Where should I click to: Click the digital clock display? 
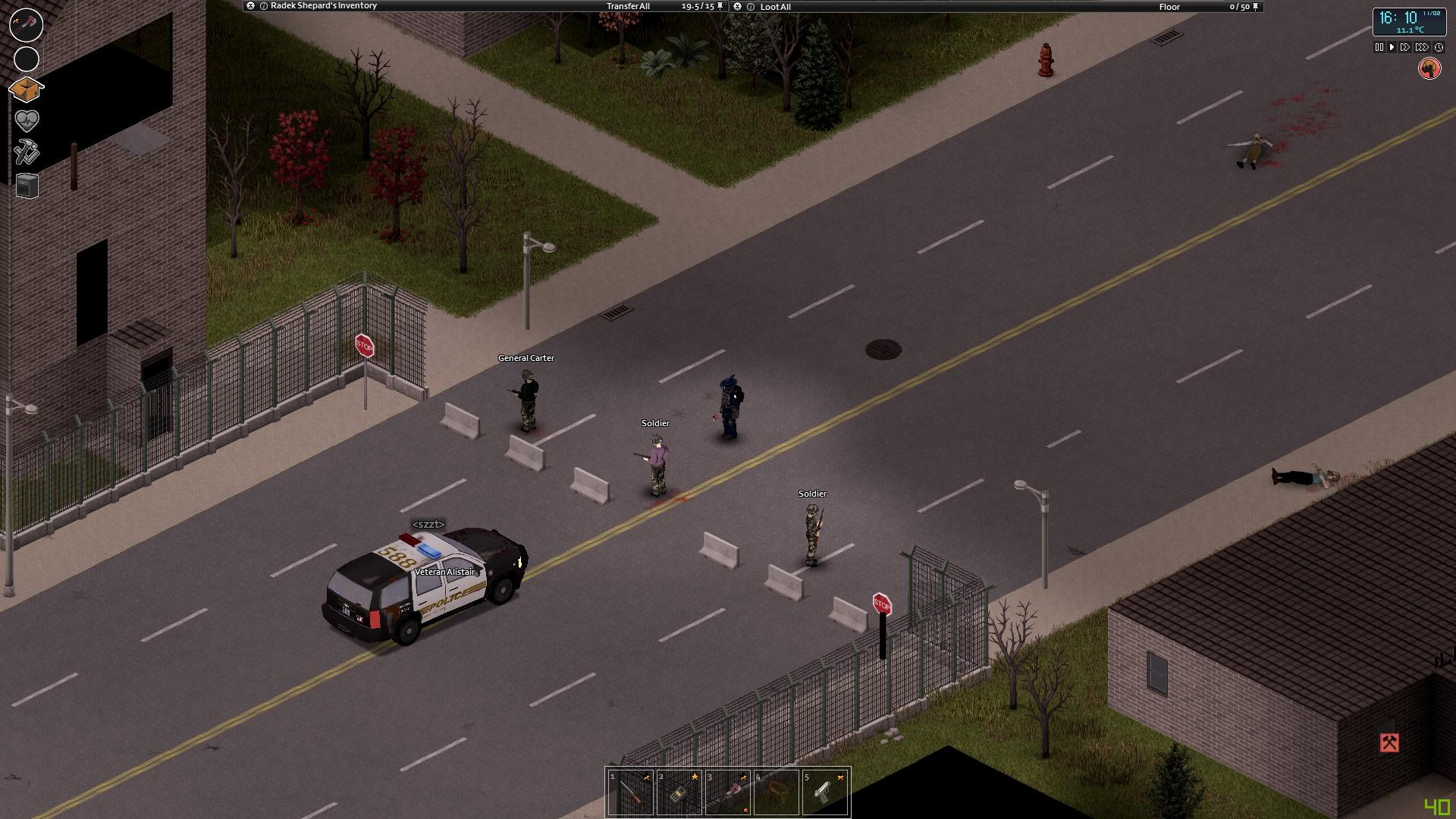pos(1408,21)
